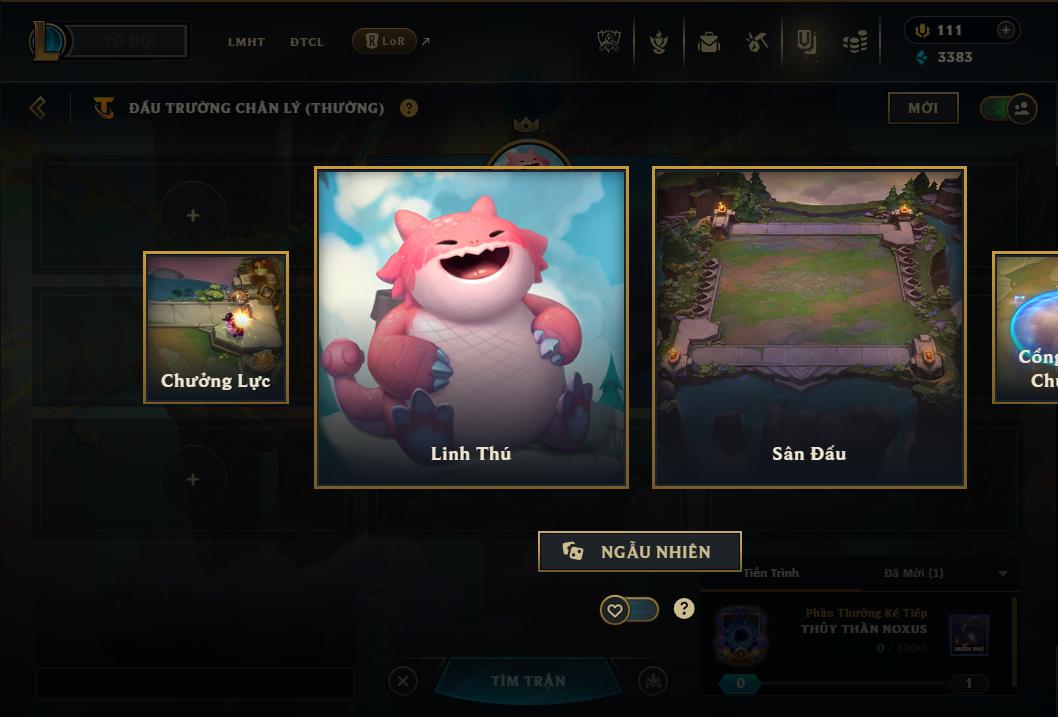
Task: Click the Ngẫu Nhiên randomize button
Action: coord(640,551)
